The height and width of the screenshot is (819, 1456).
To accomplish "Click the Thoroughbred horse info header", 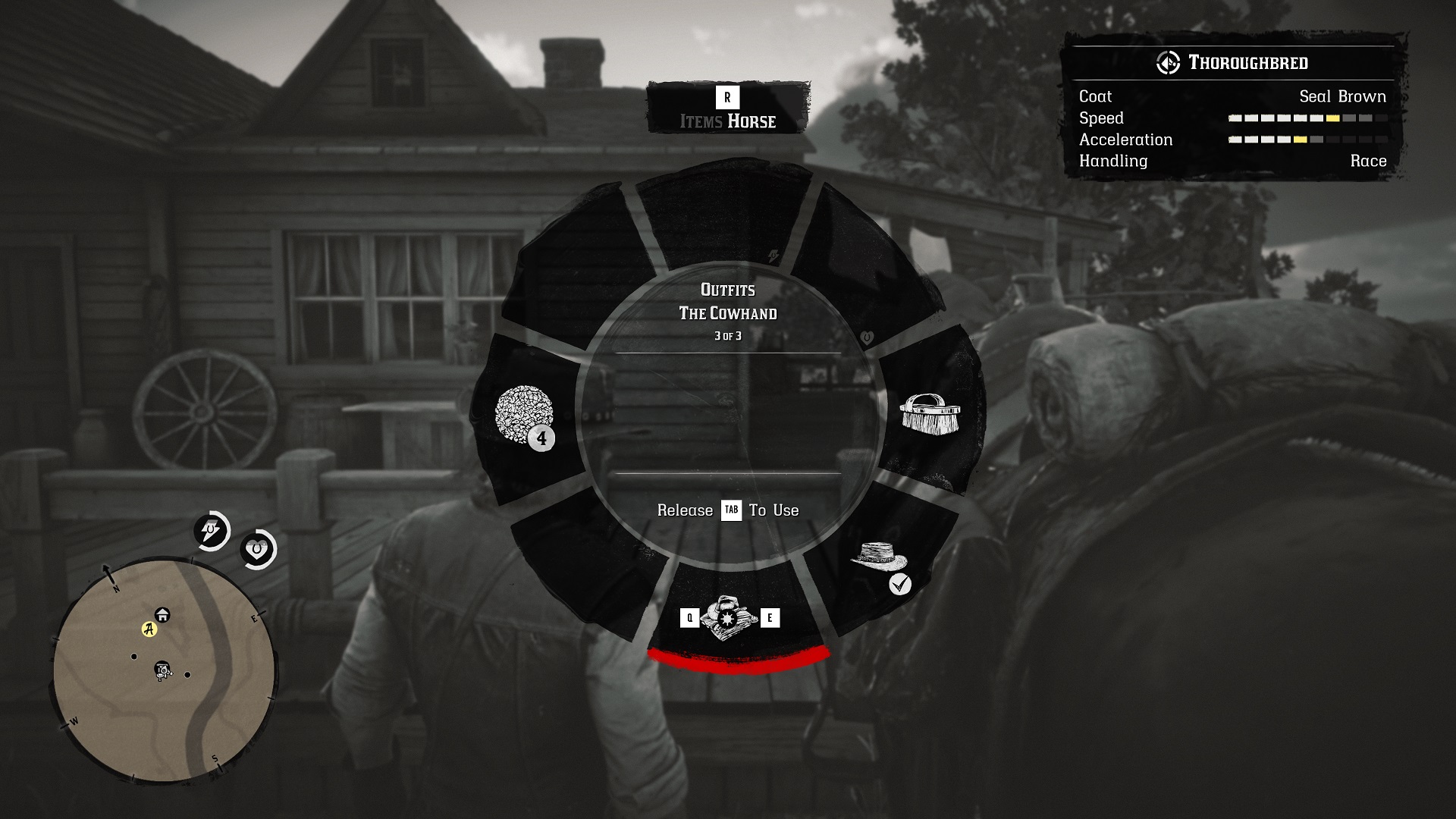I will (1233, 63).
